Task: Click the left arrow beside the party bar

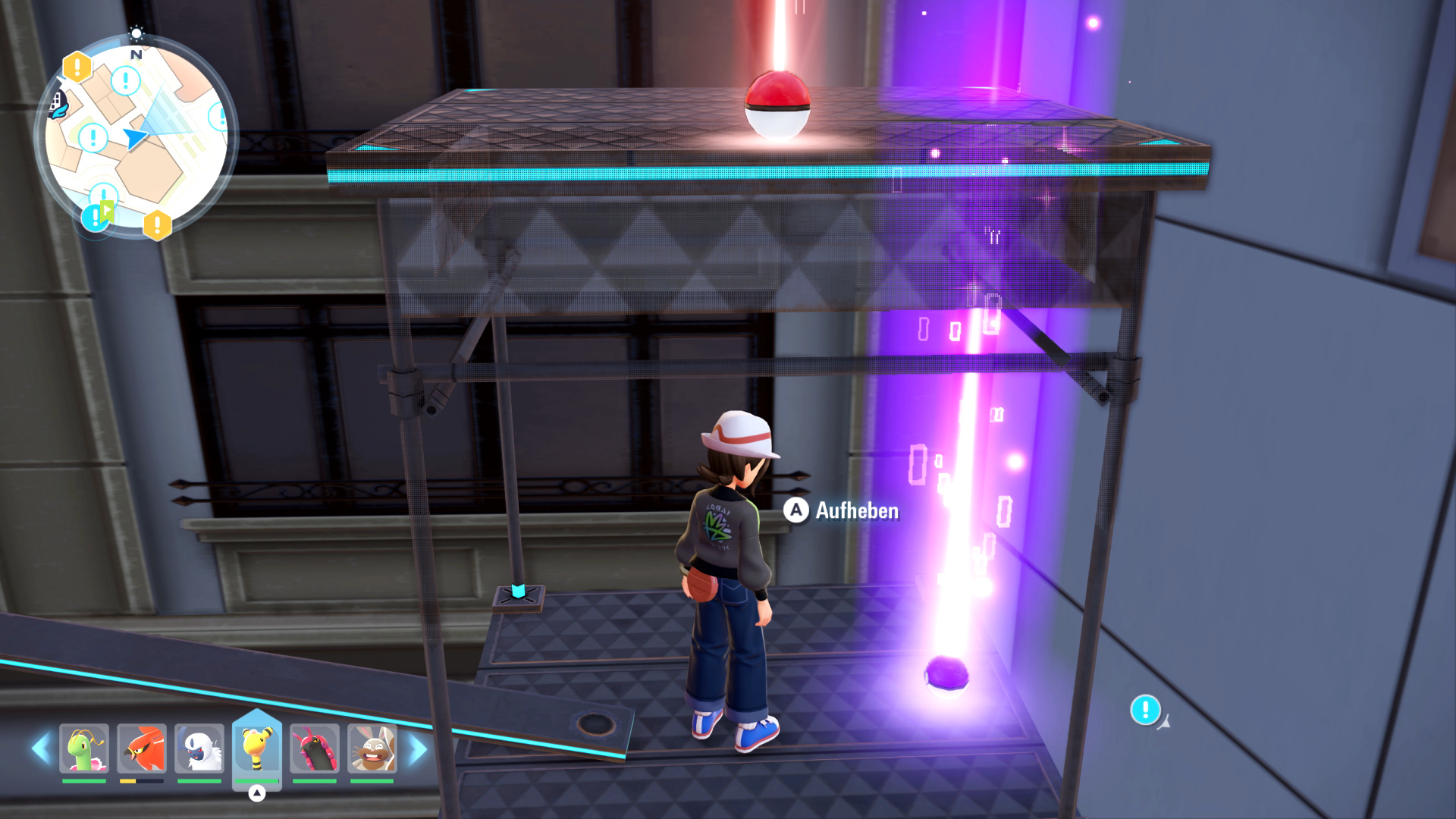Action: pyautogui.click(x=41, y=748)
